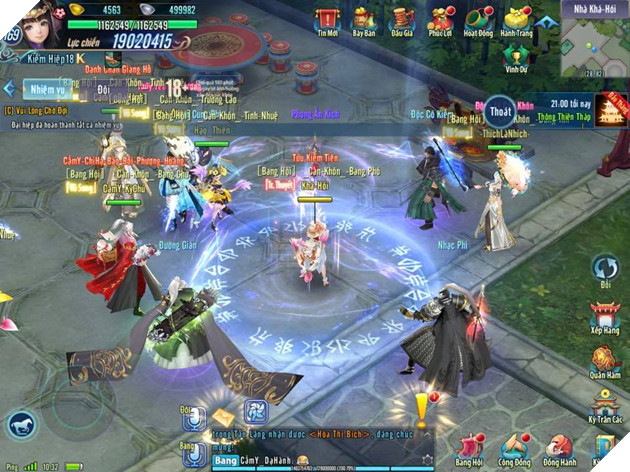Open the Quân Hàm military rank menu
Viewport: 630px width, 472px height.
[x=605, y=364]
